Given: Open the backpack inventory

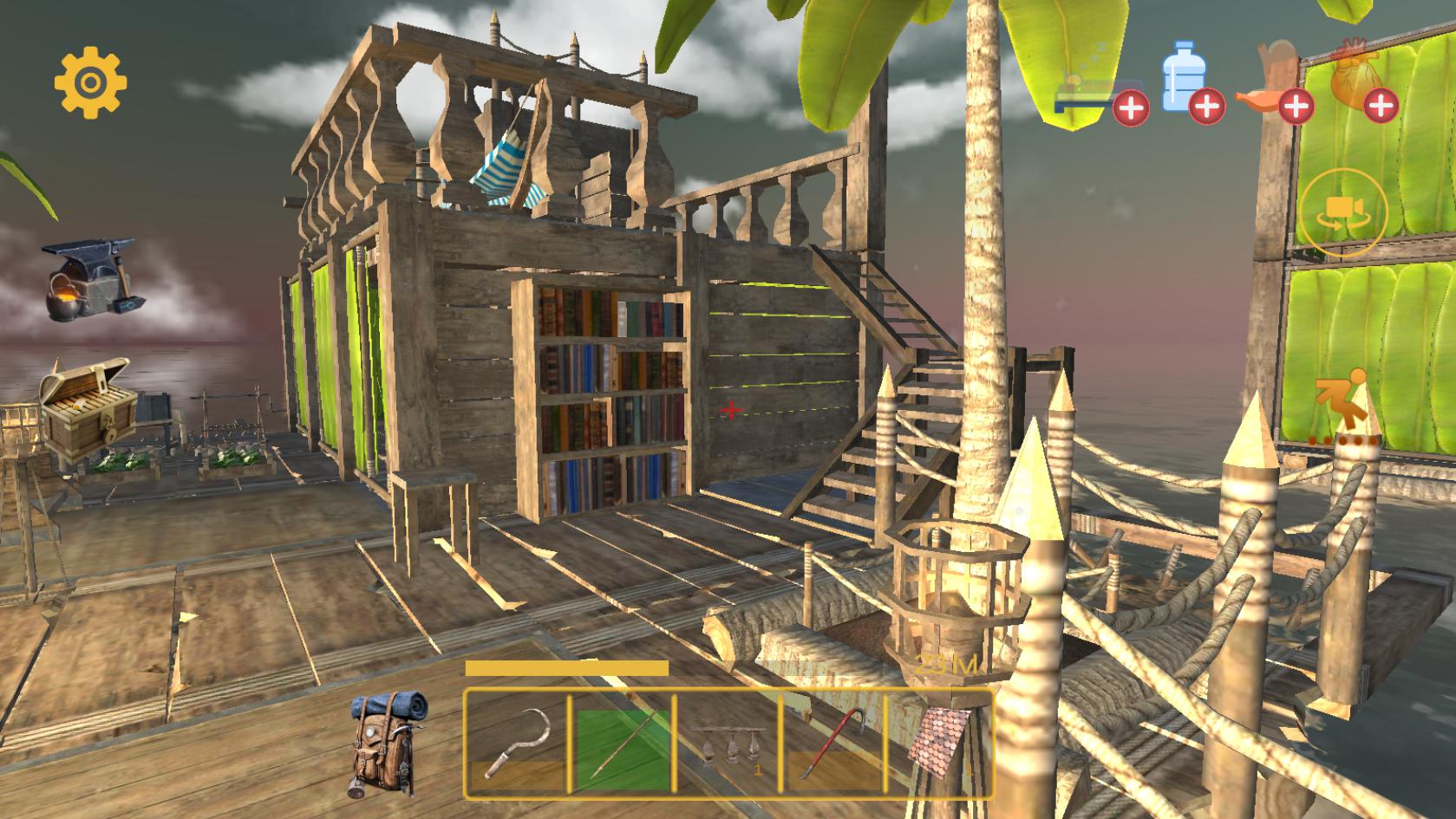Looking at the screenshot, I should pos(387,744).
